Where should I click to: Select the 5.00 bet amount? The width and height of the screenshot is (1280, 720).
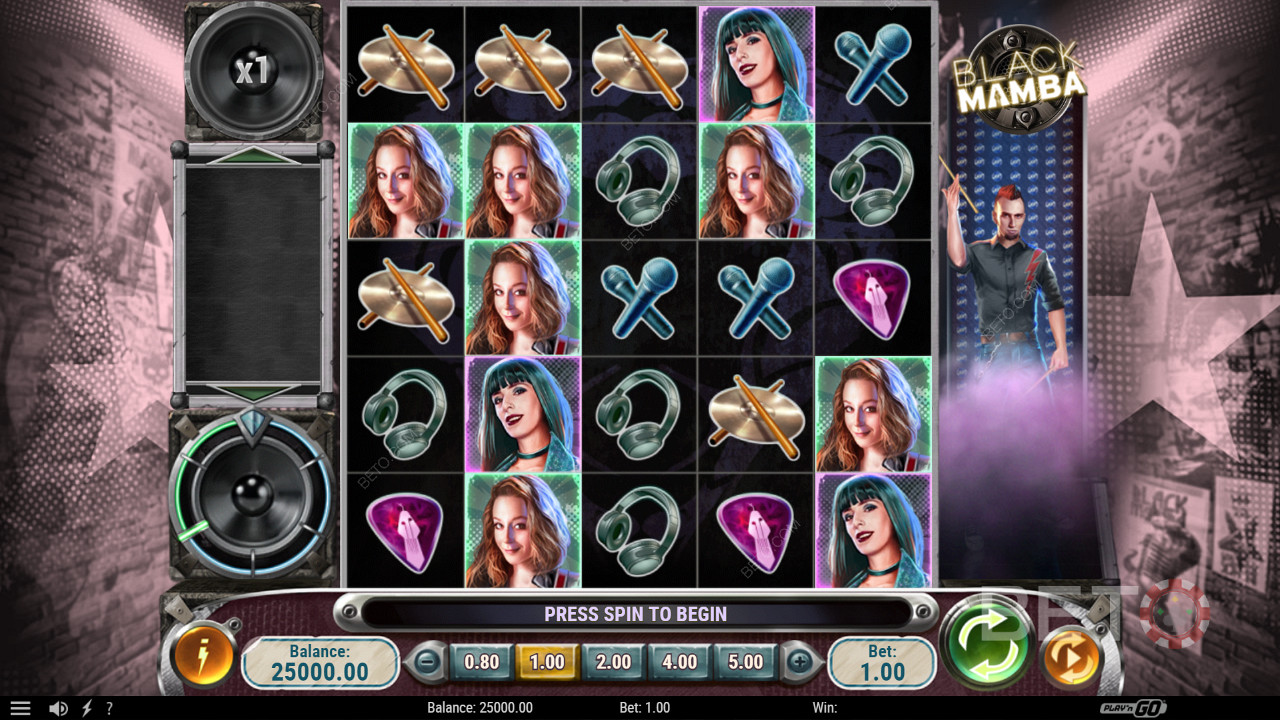pos(745,661)
